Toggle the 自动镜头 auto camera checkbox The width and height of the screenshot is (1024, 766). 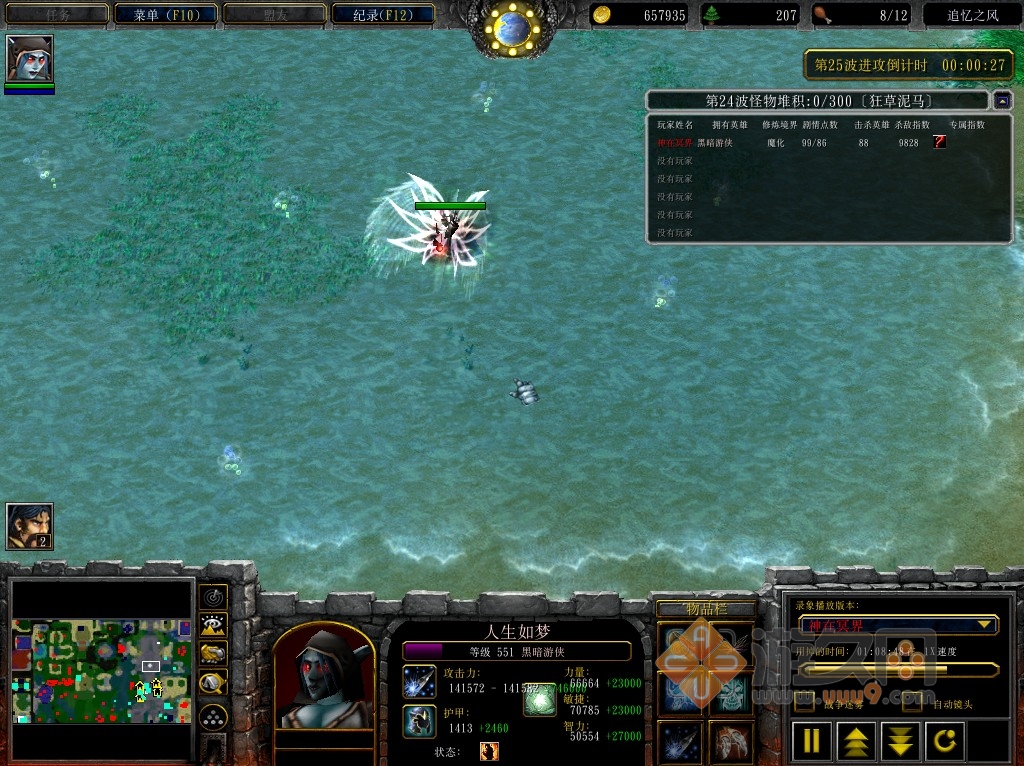pyautogui.click(x=912, y=703)
